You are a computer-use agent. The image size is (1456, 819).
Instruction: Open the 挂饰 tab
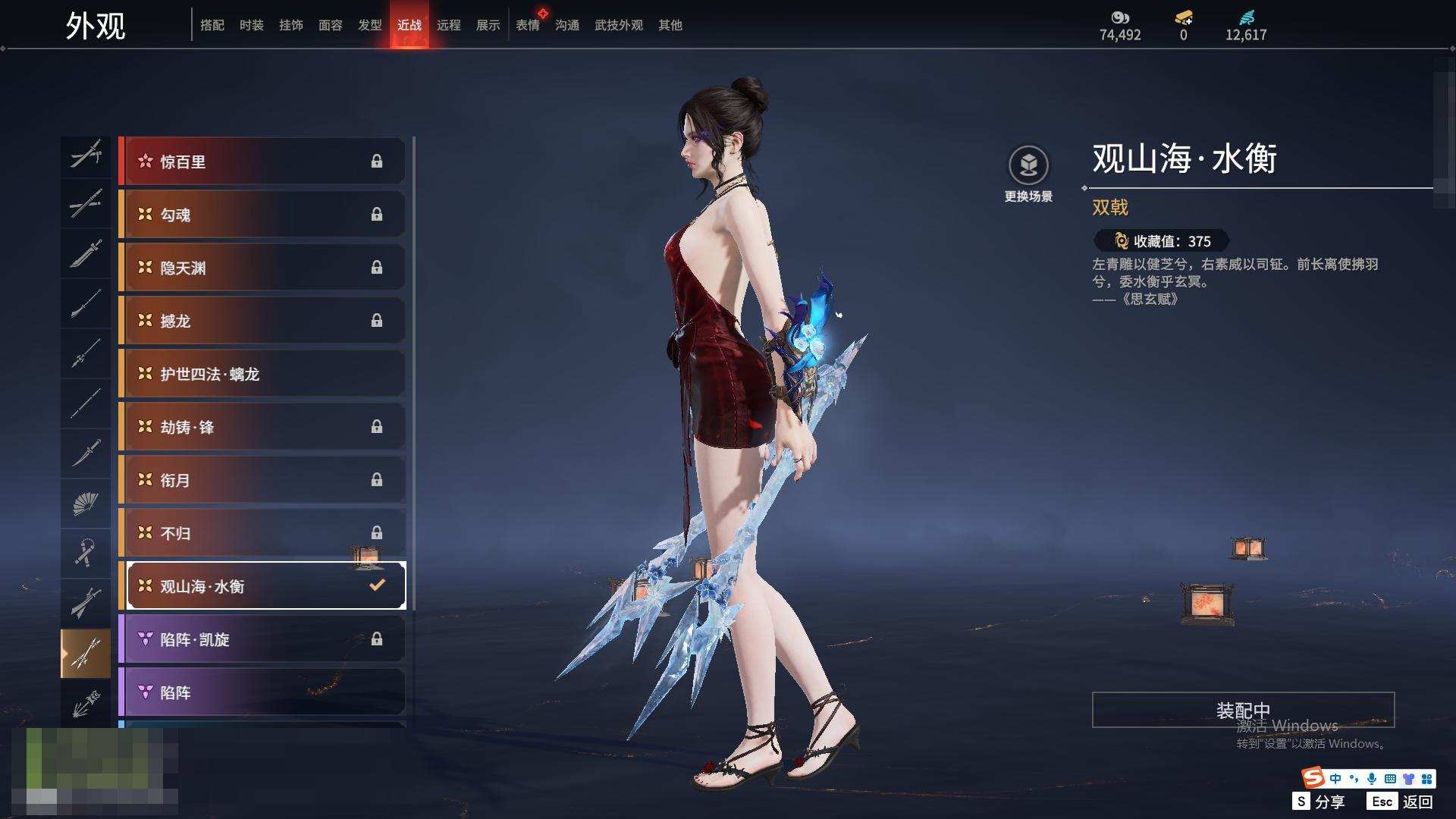pyautogui.click(x=290, y=25)
